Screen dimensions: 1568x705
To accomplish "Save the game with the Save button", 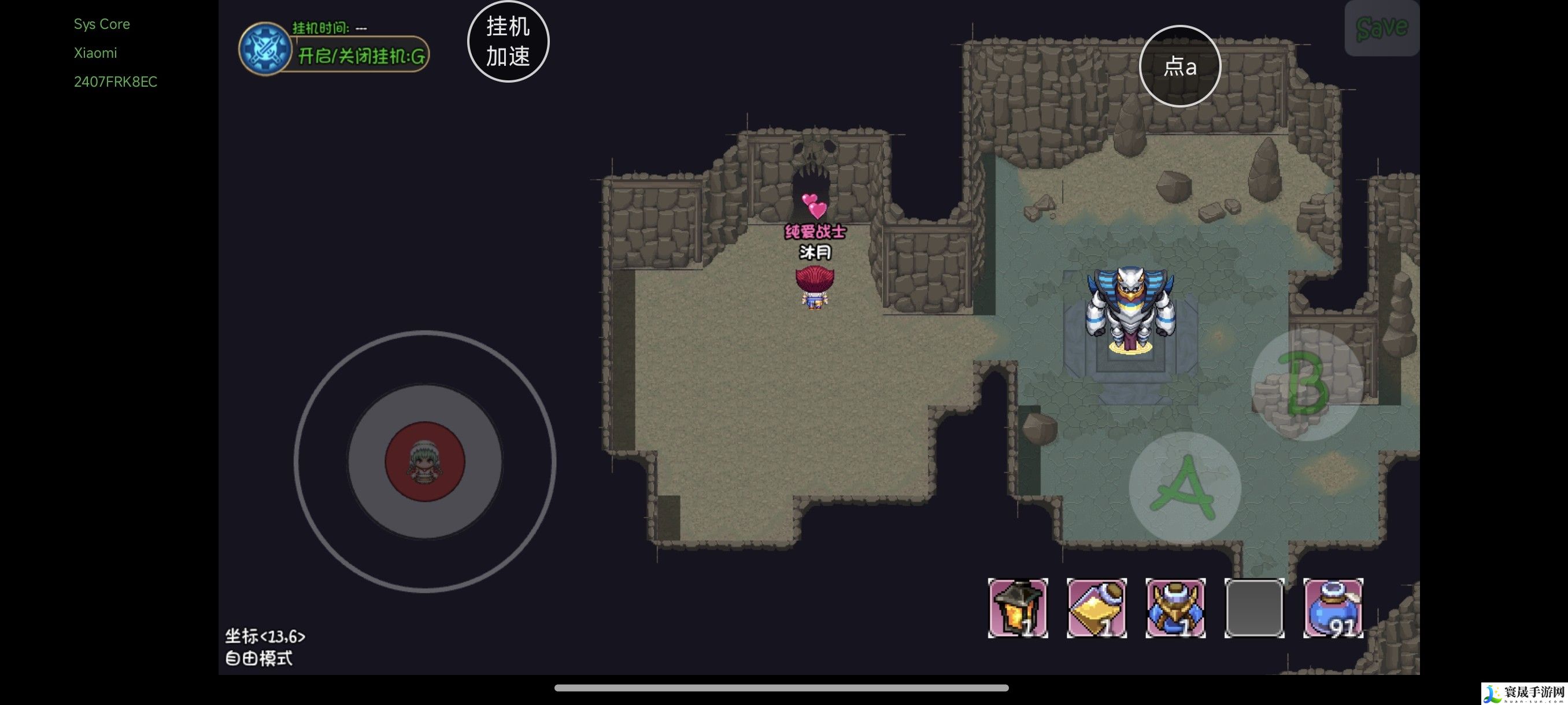I will [1382, 28].
